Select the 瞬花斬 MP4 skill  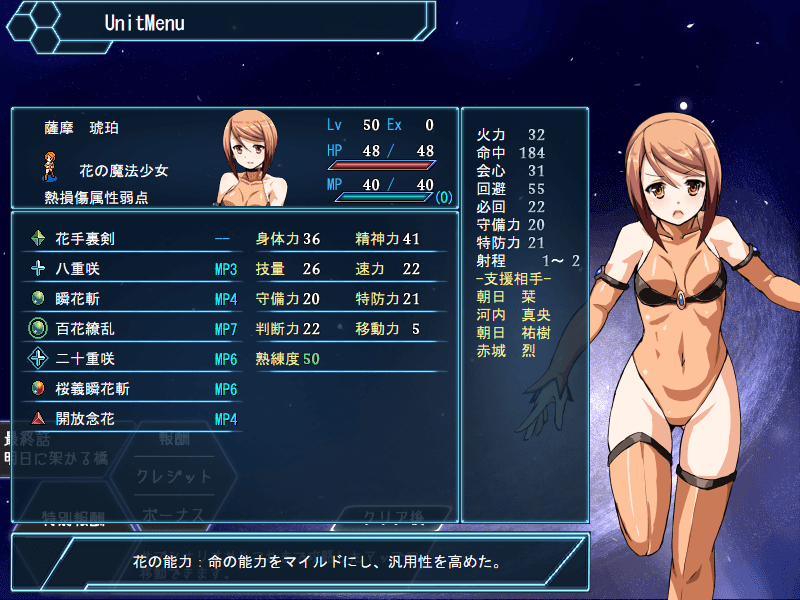tap(135, 299)
